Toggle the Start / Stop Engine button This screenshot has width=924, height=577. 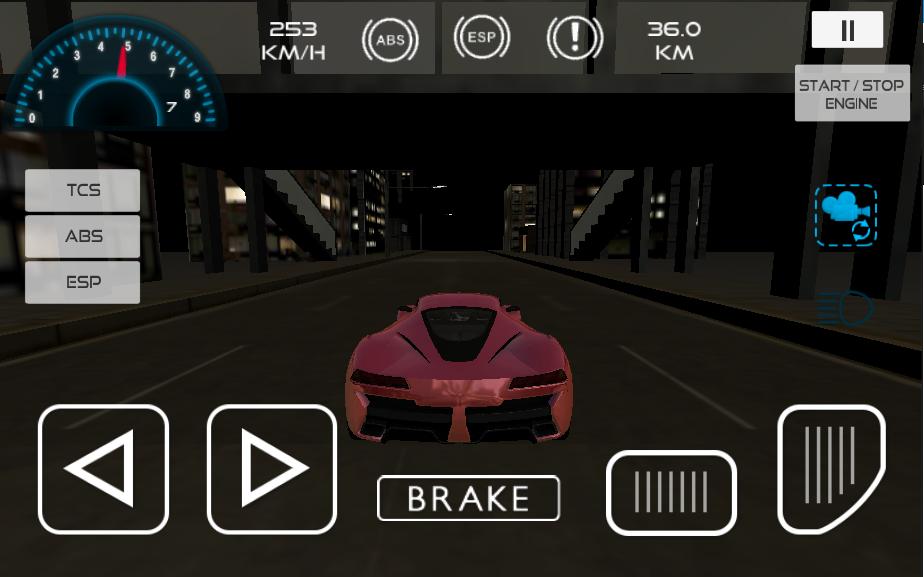pyautogui.click(x=852, y=94)
